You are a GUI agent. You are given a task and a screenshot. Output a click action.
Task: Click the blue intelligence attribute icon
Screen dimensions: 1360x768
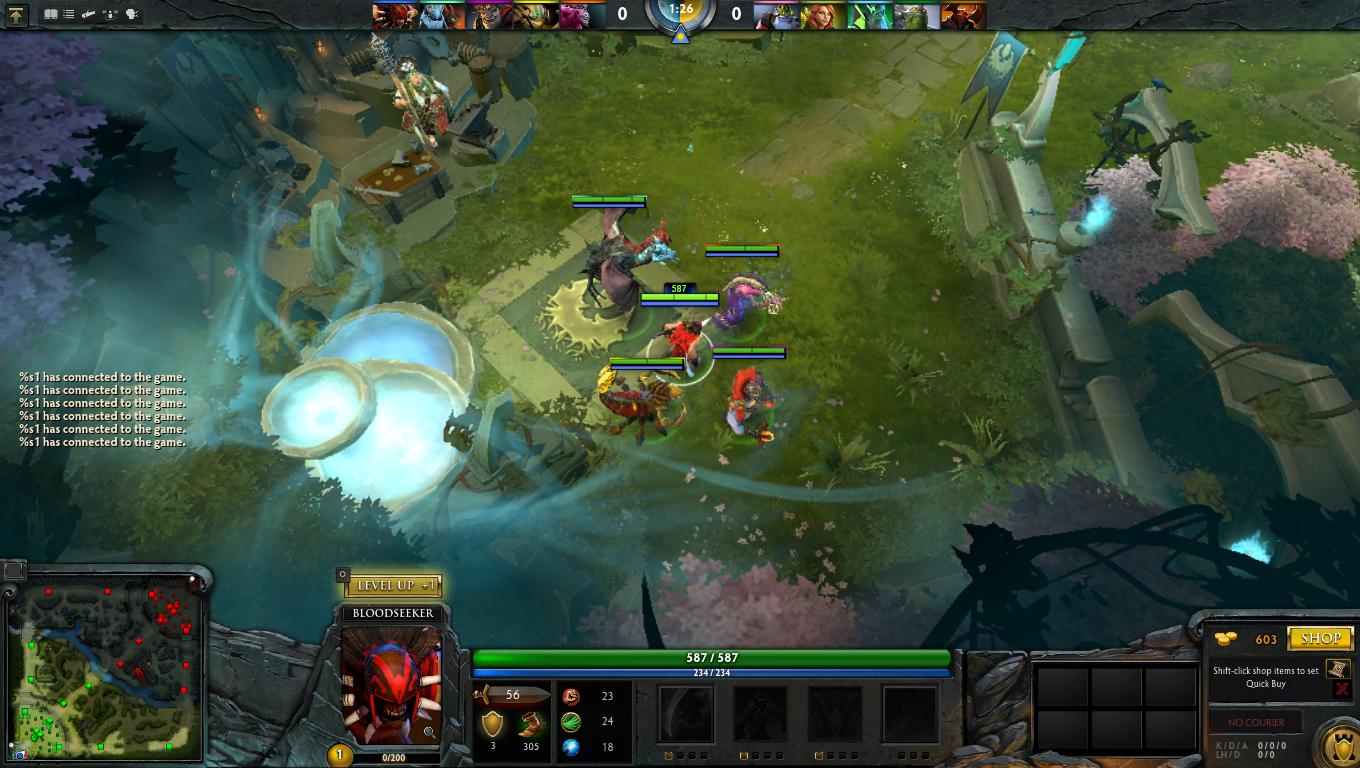point(570,747)
